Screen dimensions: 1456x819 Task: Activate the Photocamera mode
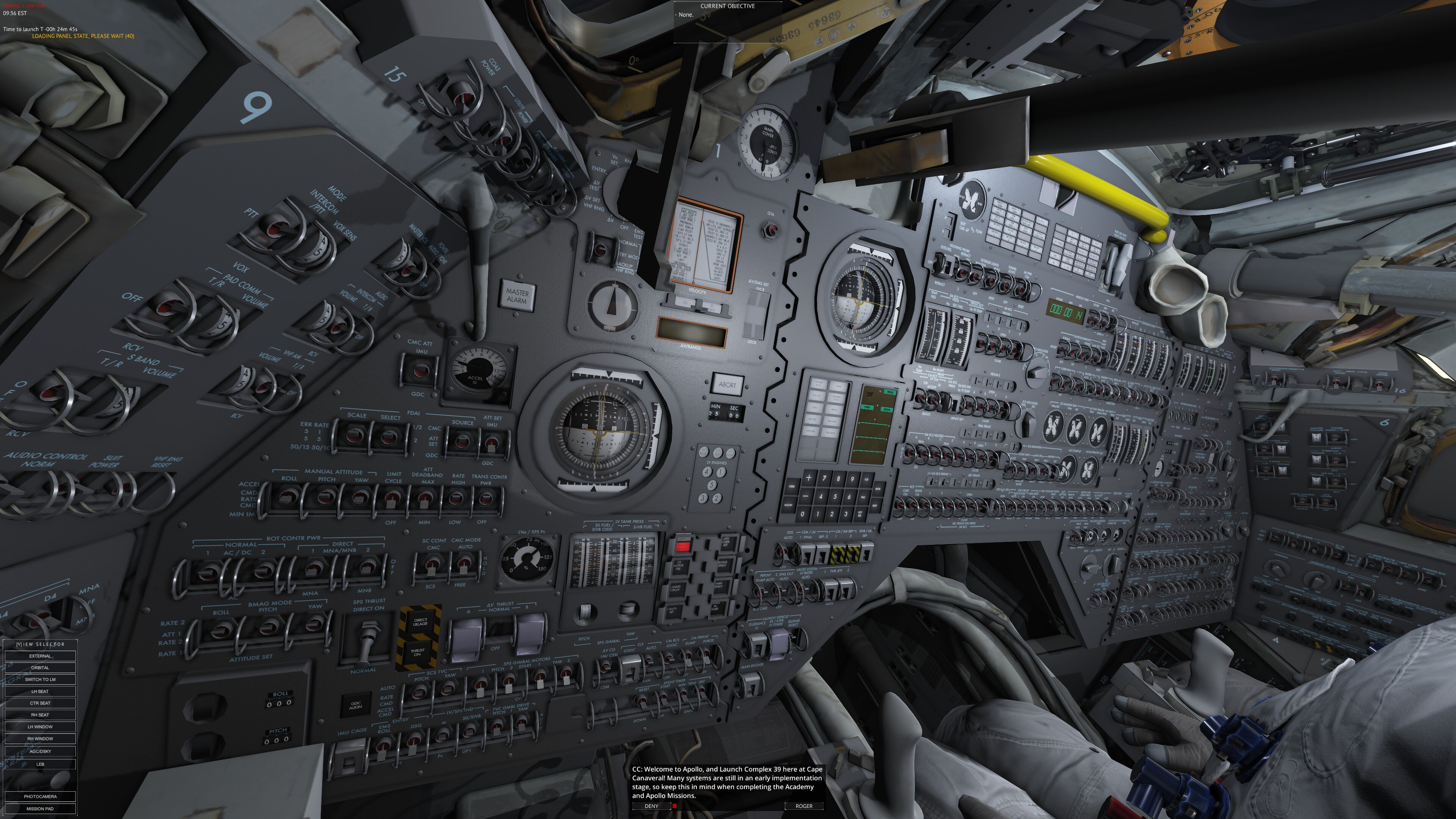click(40, 796)
